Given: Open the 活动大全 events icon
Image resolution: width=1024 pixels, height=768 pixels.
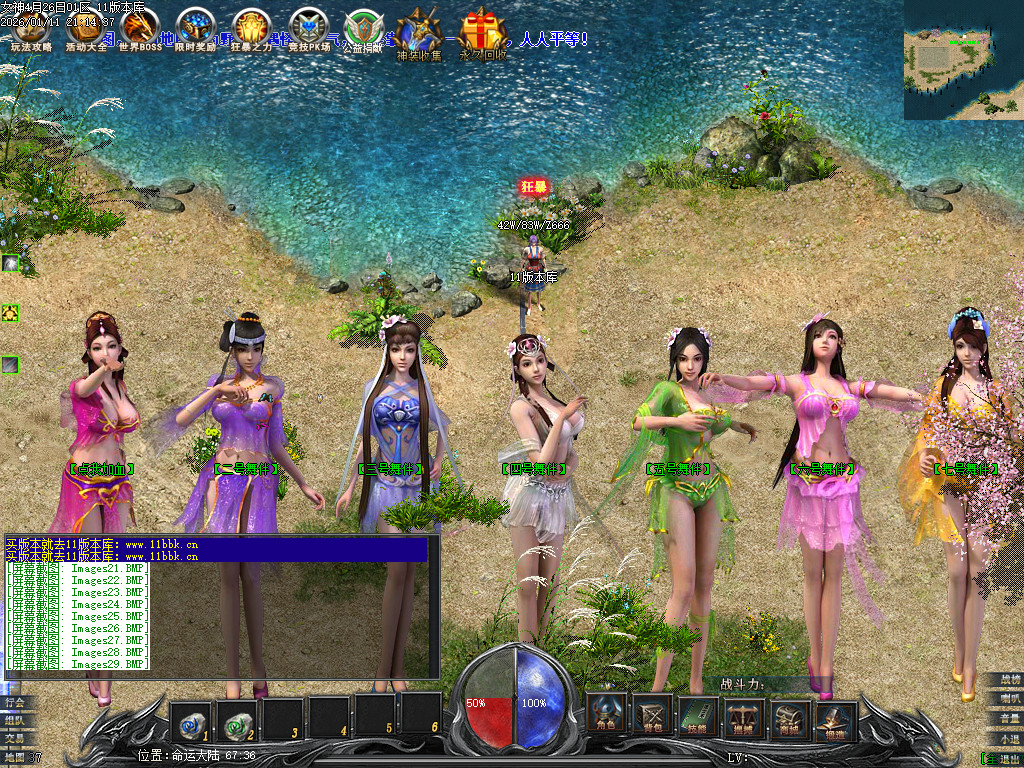Looking at the screenshot, I should (86, 30).
